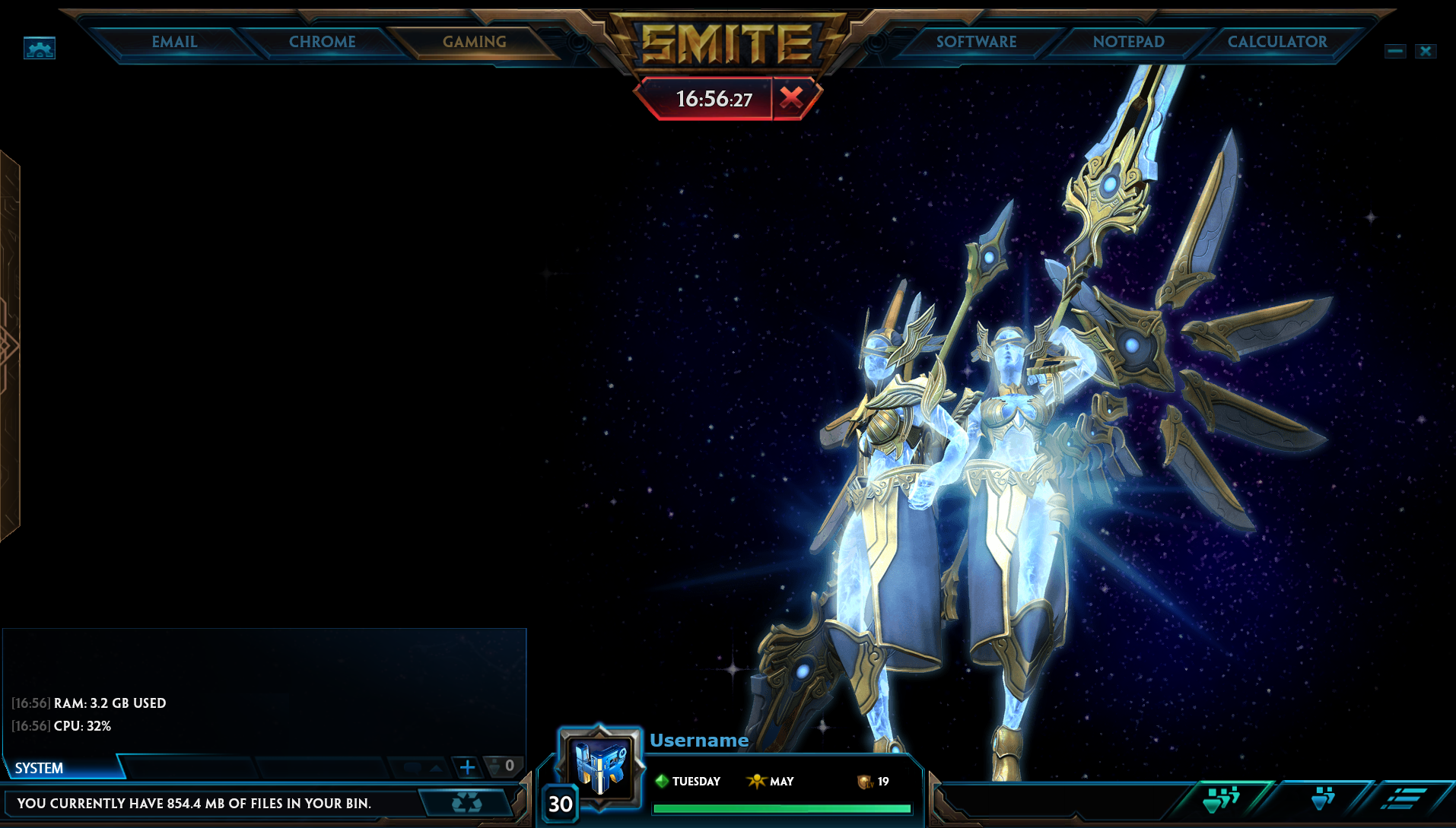Open the NOTEPAD link
The image size is (1456, 828).
coord(1127,42)
